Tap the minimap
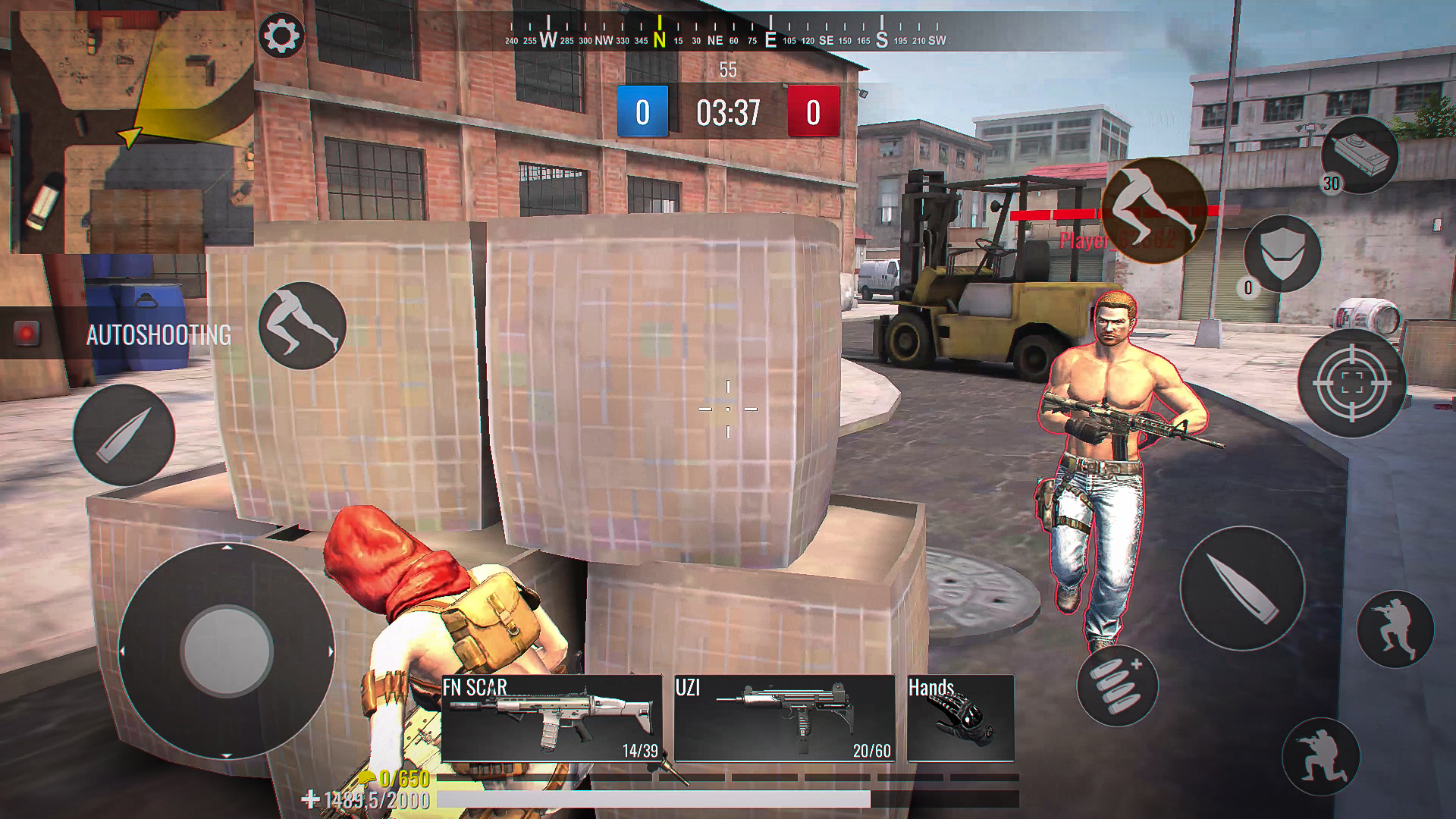1456x819 pixels. [x=132, y=132]
